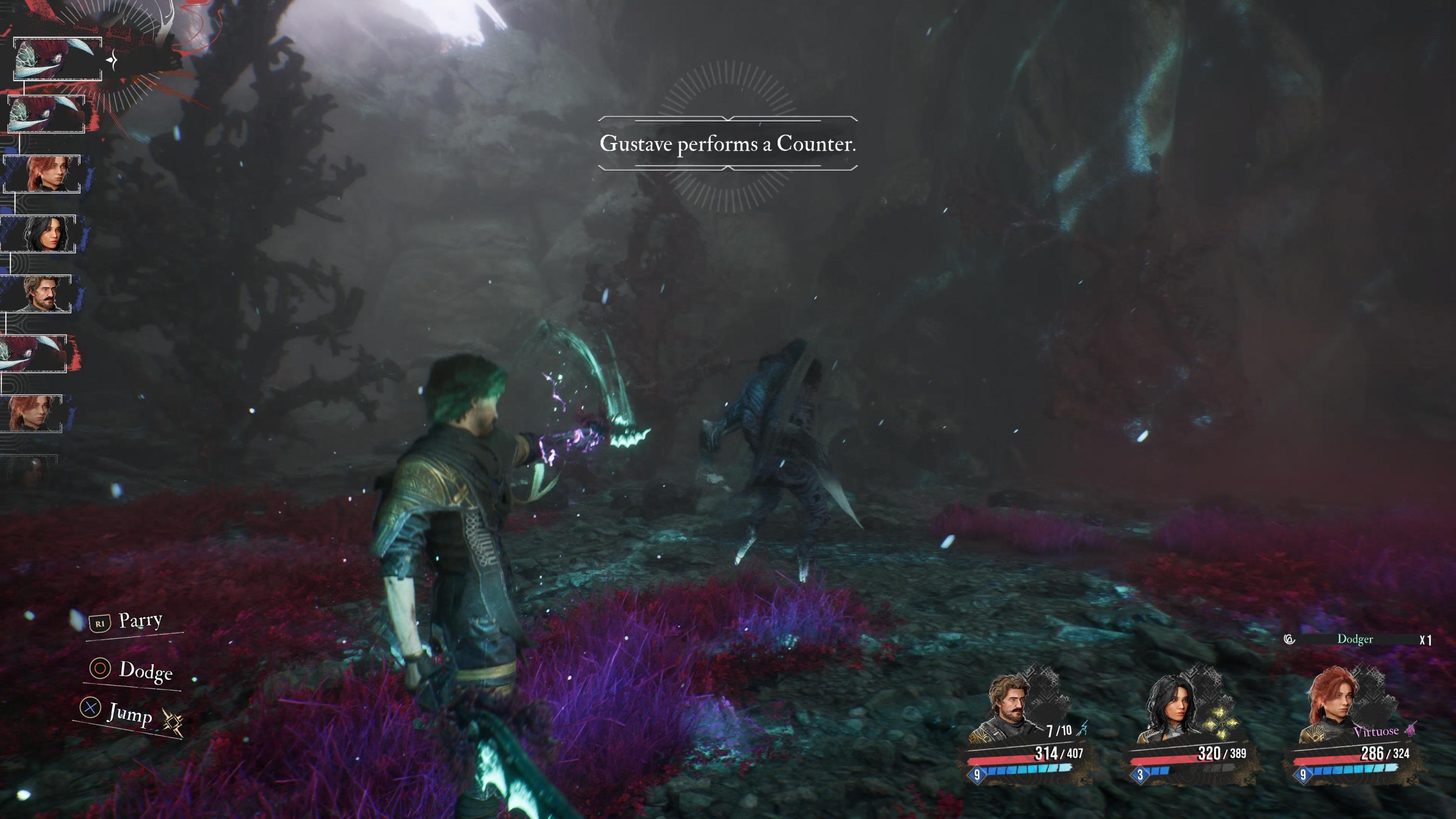
Task: Select Lune's portrait in the turn order
Action: [39, 234]
